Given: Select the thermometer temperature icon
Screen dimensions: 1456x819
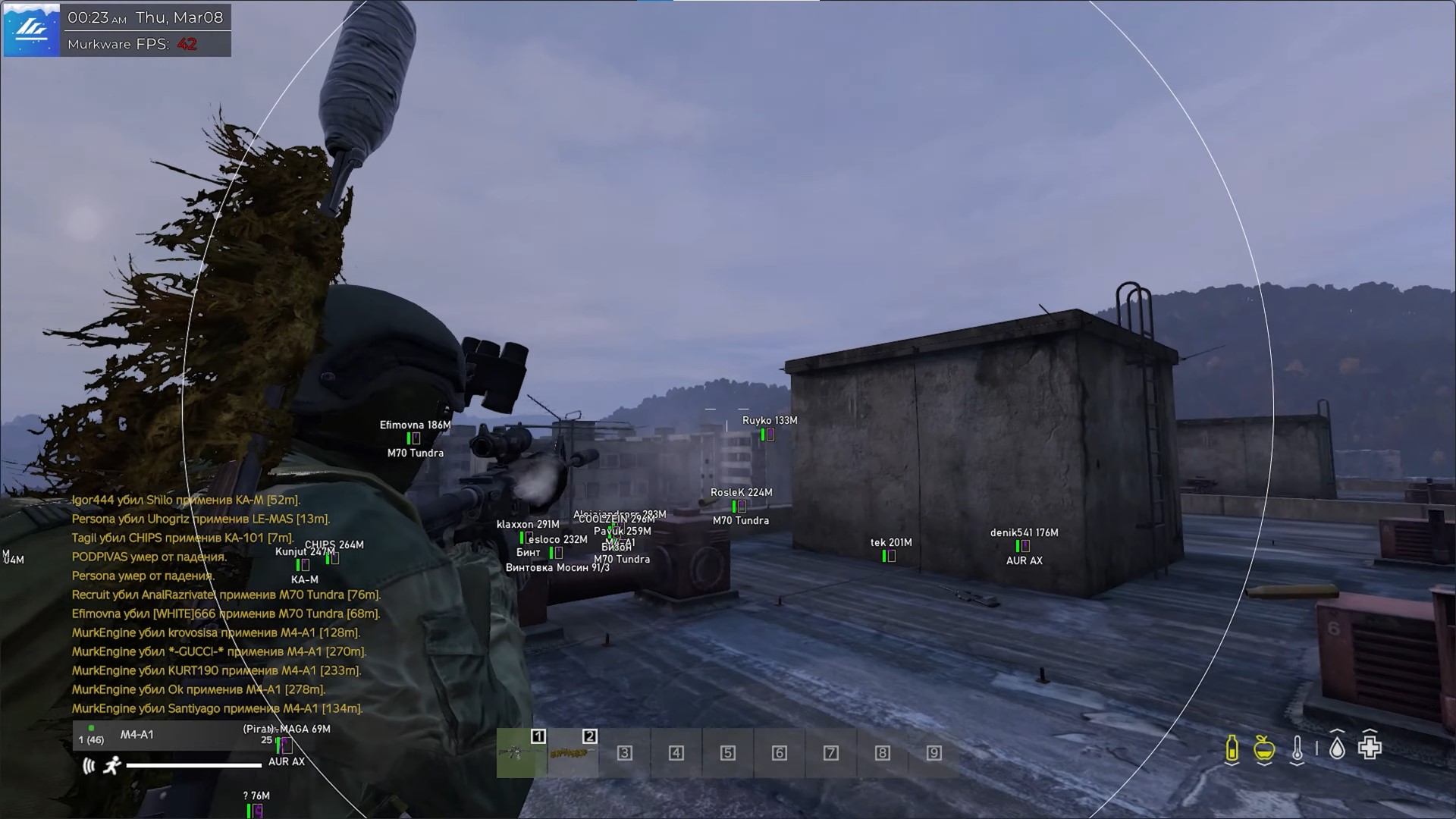Looking at the screenshot, I should pyautogui.click(x=1298, y=749).
